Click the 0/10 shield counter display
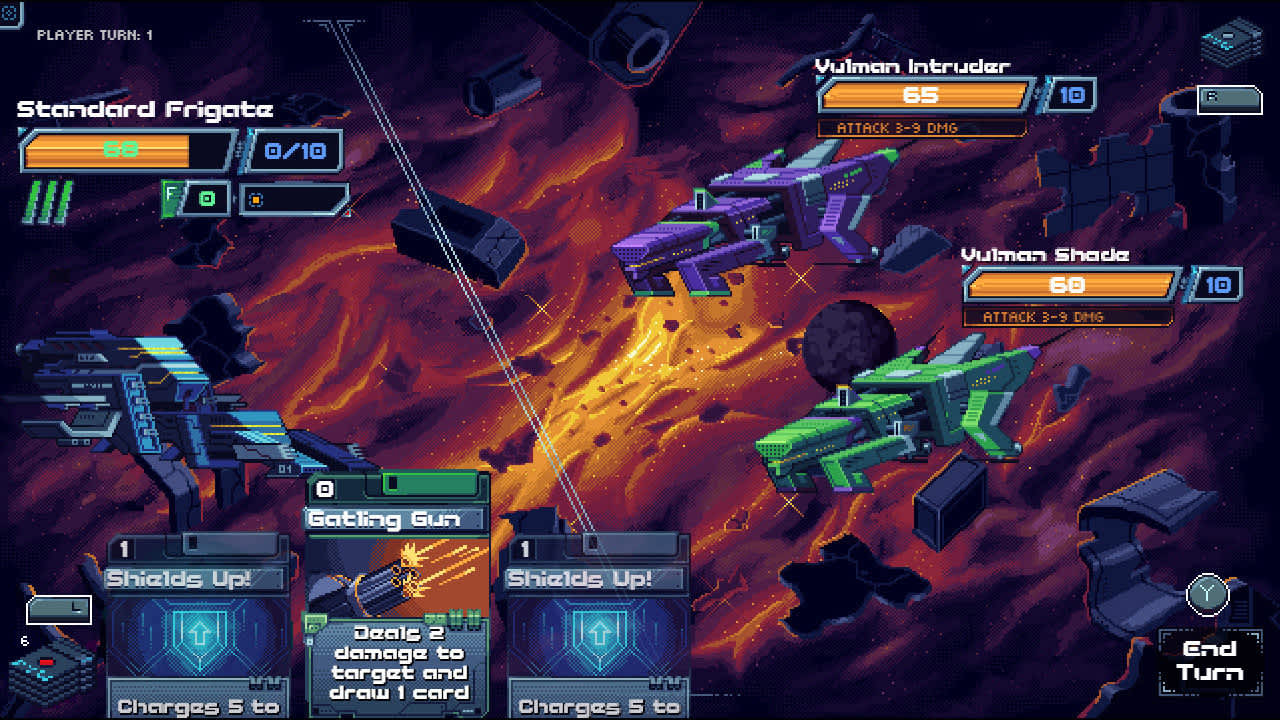The height and width of the screenshot is (720, 1280). pos(295,150)
